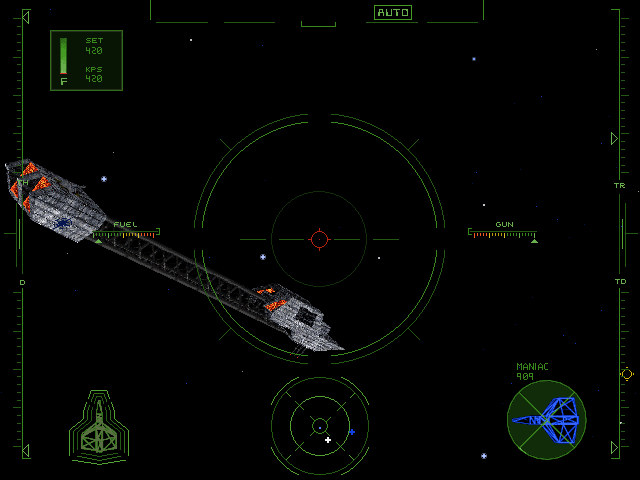Click the AUTO autopilot indicator
Screen dimensions: 640x480
(393, 13)
